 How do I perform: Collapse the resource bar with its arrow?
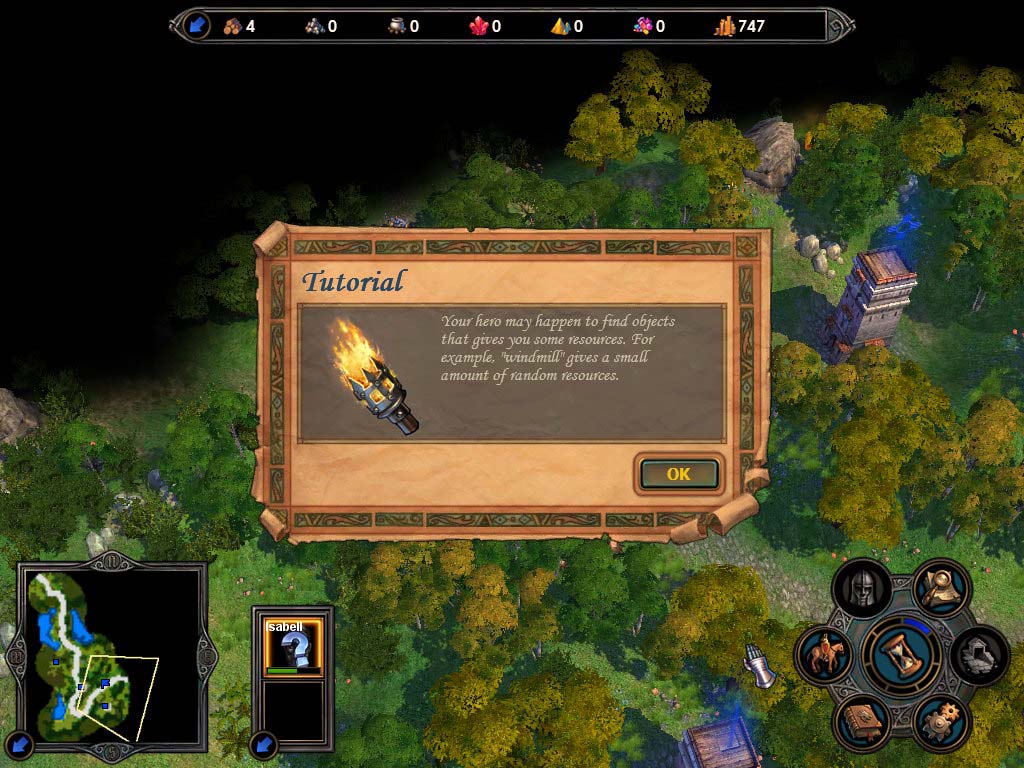click(x=196, y=26)
